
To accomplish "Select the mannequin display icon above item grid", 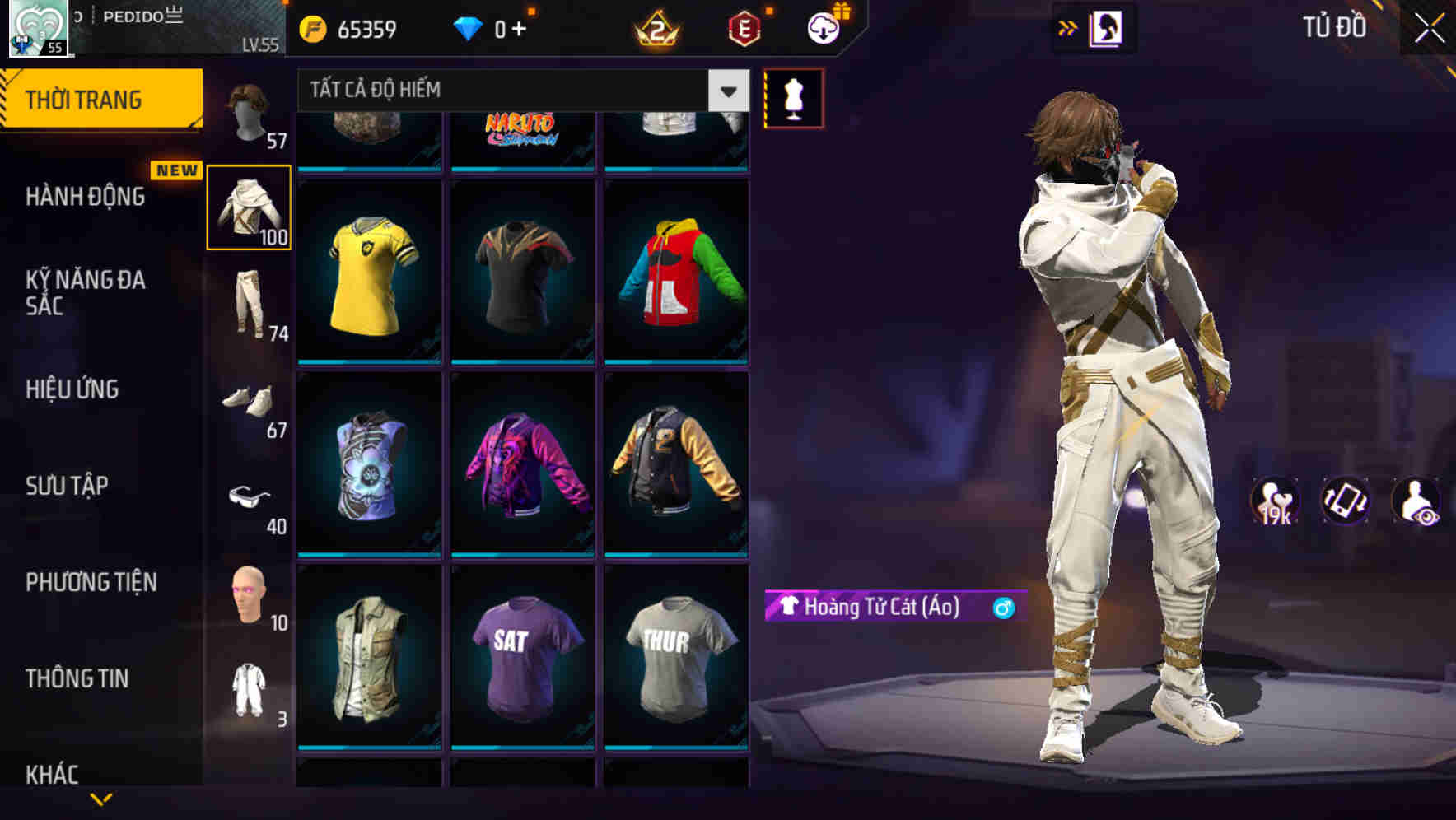I will coord(793,98).
